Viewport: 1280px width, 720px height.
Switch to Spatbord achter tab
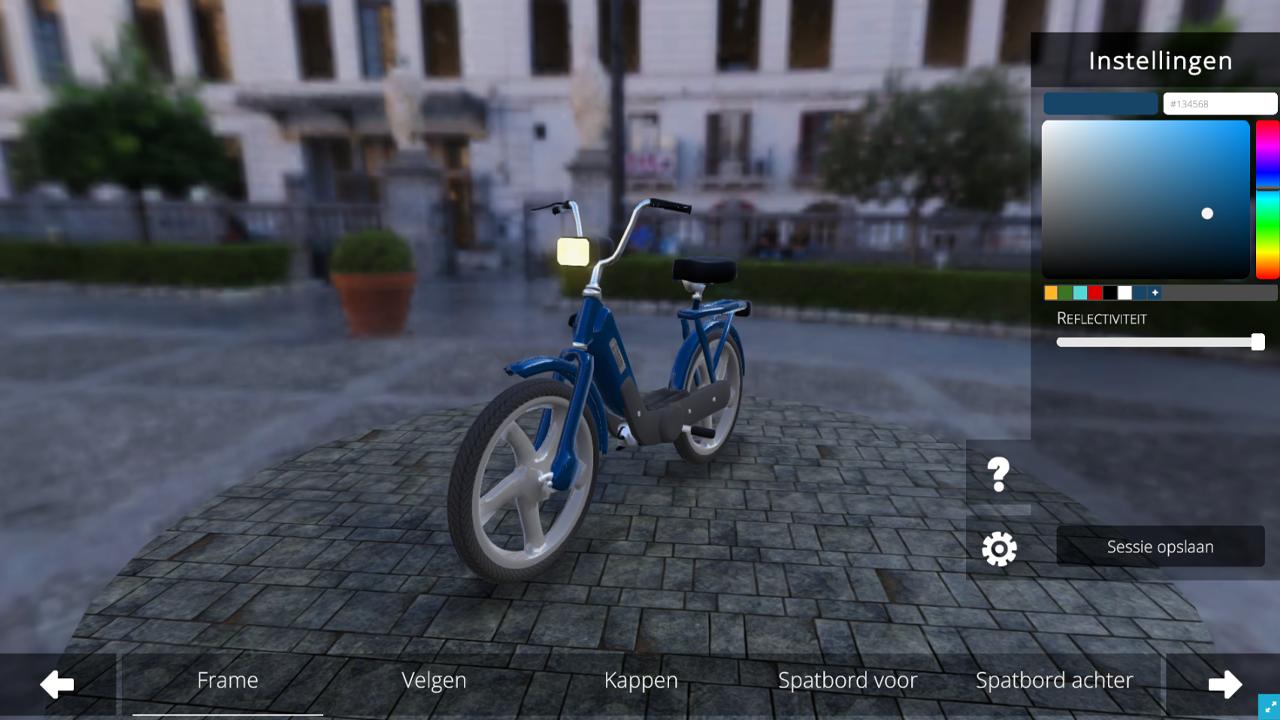tap(1054, 681)
